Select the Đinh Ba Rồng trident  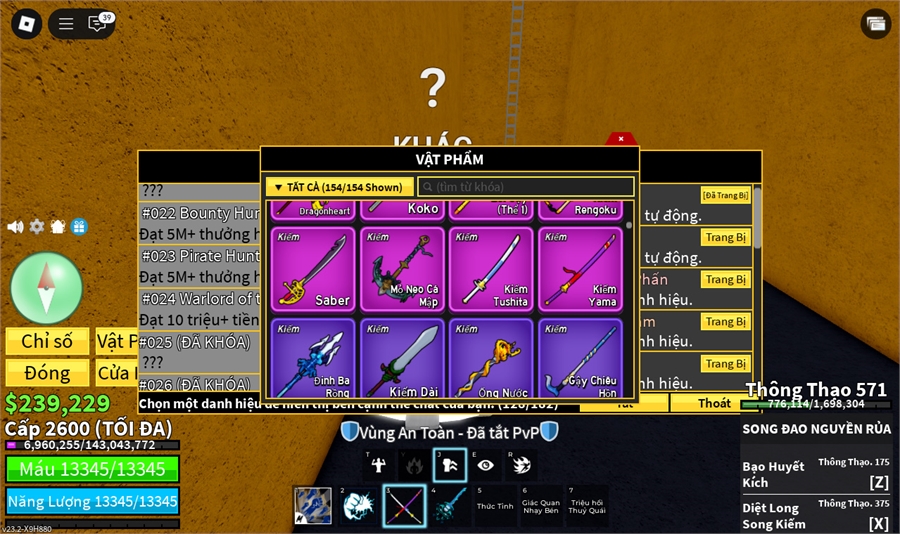pos(313,360)
